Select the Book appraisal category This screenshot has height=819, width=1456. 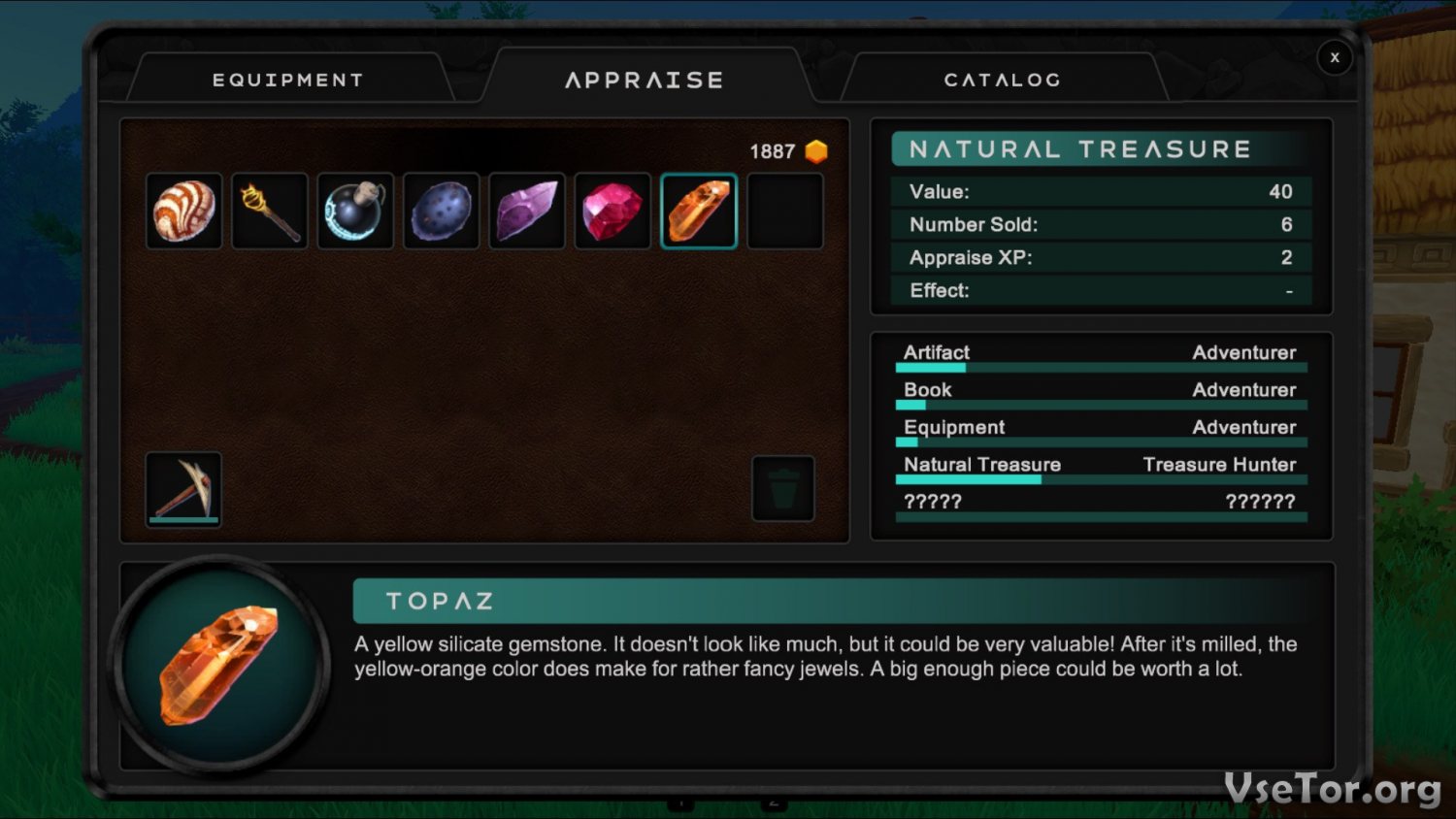pos(1100,392)
